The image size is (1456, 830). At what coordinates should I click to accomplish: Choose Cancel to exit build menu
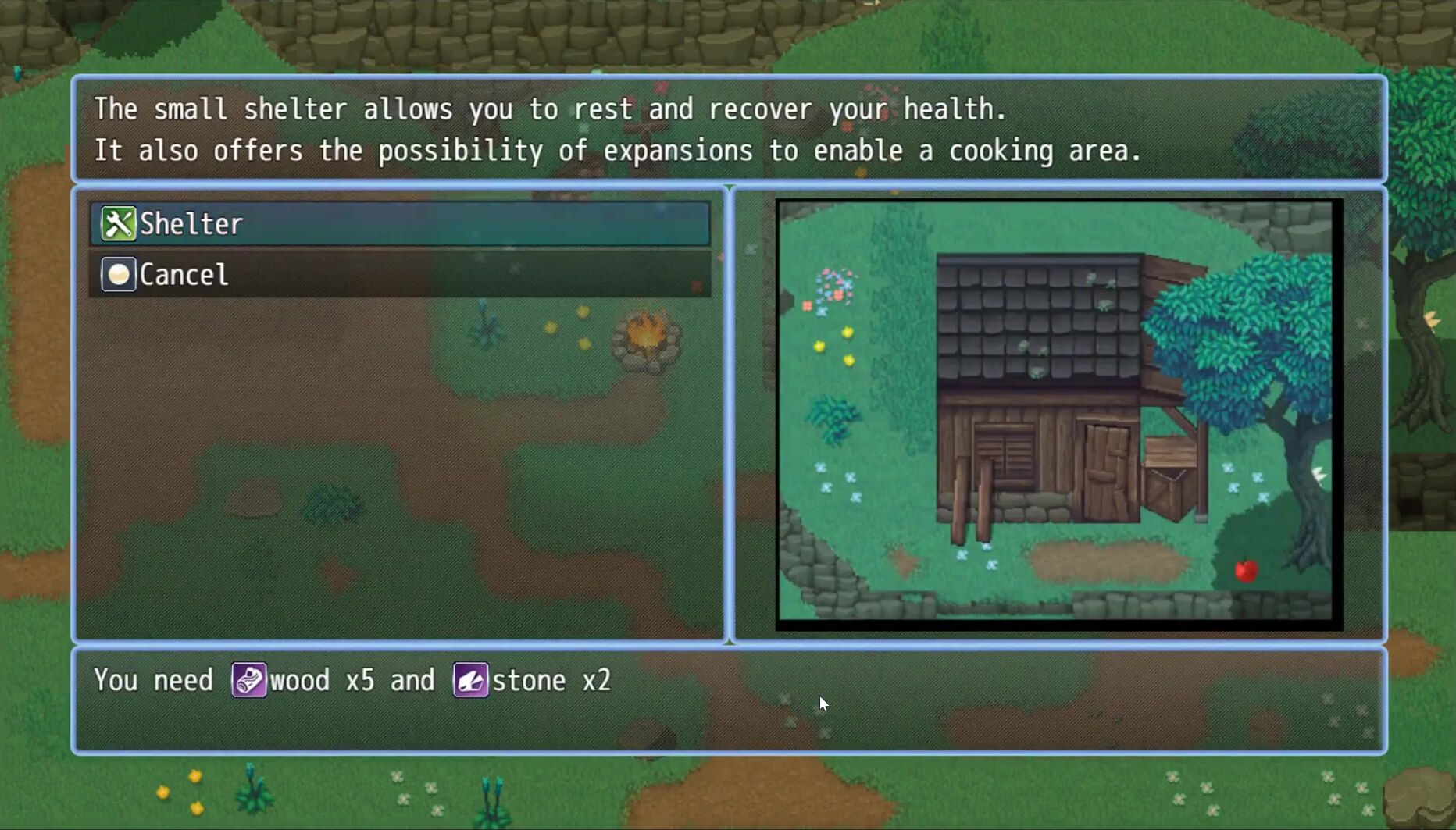(399, 275)
